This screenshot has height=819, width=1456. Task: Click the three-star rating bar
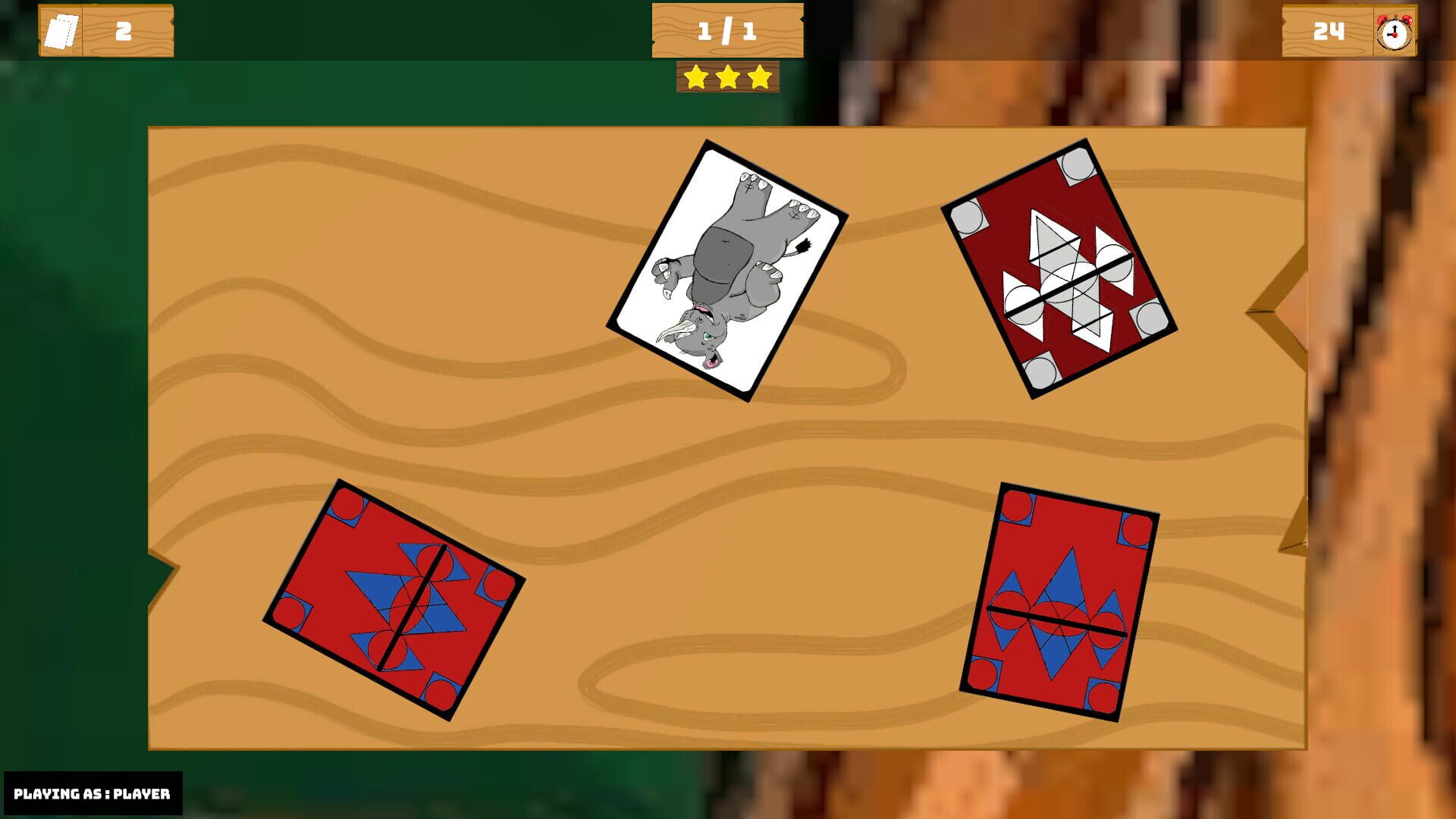pyautogui.click(x=726, y=77)
